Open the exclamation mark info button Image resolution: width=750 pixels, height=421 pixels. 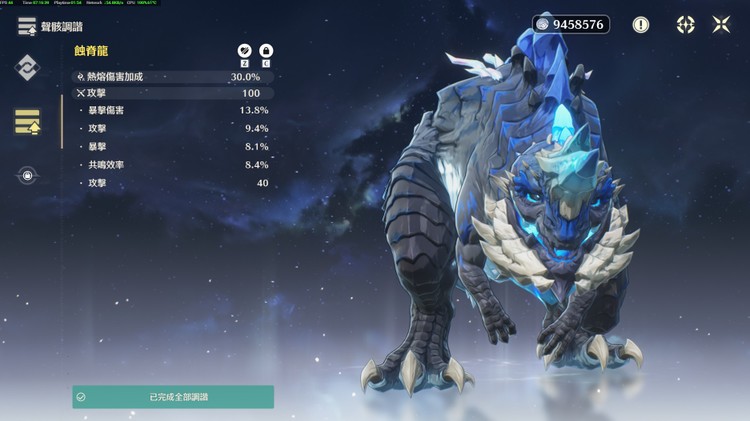(640, 25)
